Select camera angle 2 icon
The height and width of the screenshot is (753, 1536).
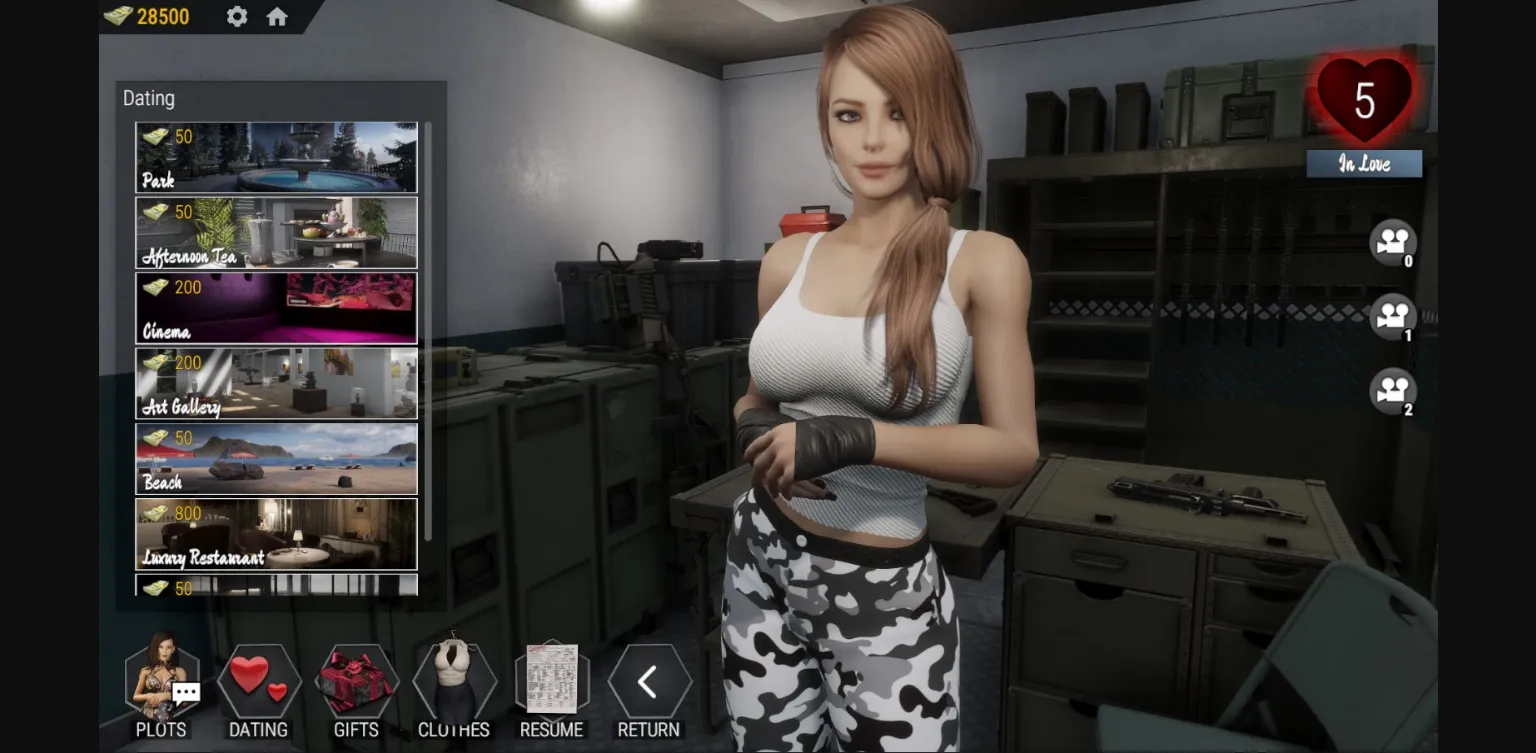pos(1393,394)
